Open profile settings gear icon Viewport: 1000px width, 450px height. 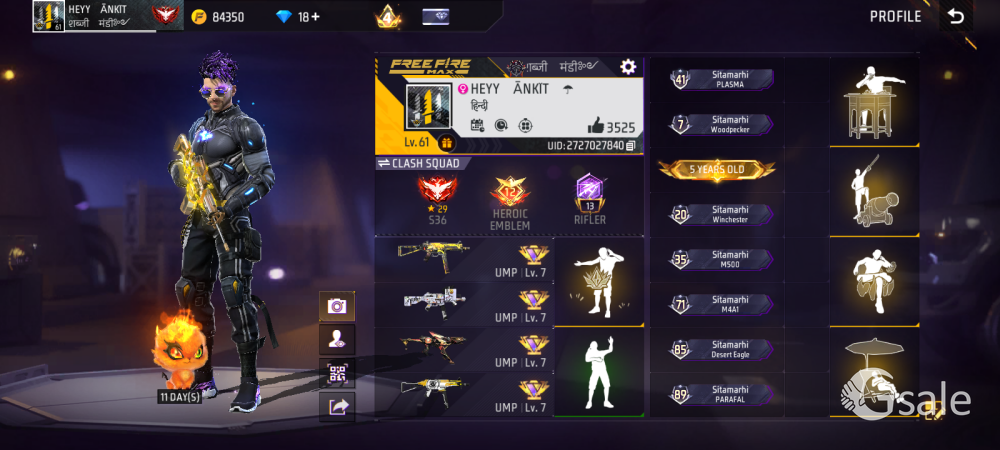(628, 66)
